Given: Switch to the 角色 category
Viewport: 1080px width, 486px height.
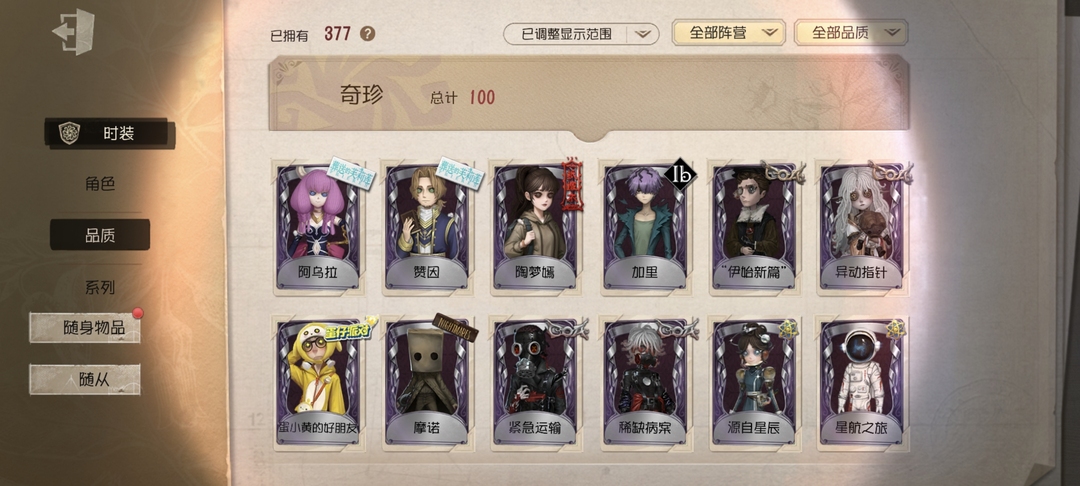Looking at the screenshot, I should pyautogui.click(x=100, y=184).
